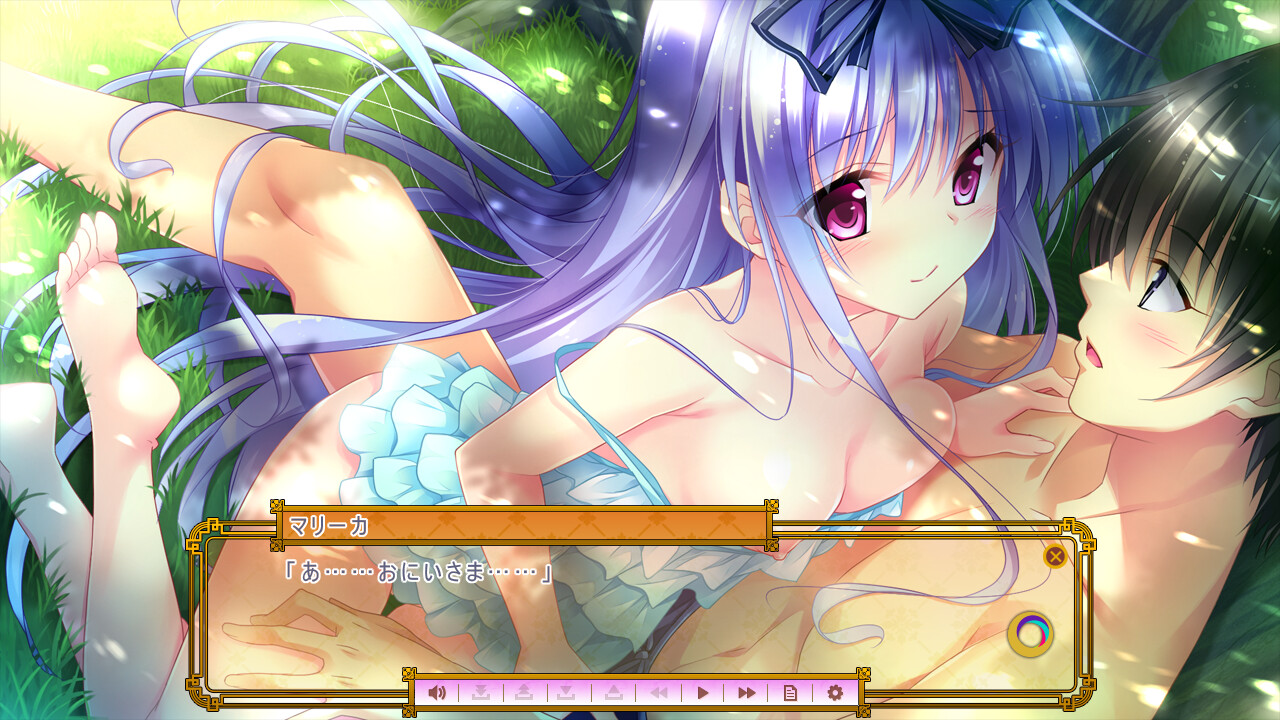1280x720 pixels.
Task: Click the artwork to continue the scene
Action: point(640,250)
